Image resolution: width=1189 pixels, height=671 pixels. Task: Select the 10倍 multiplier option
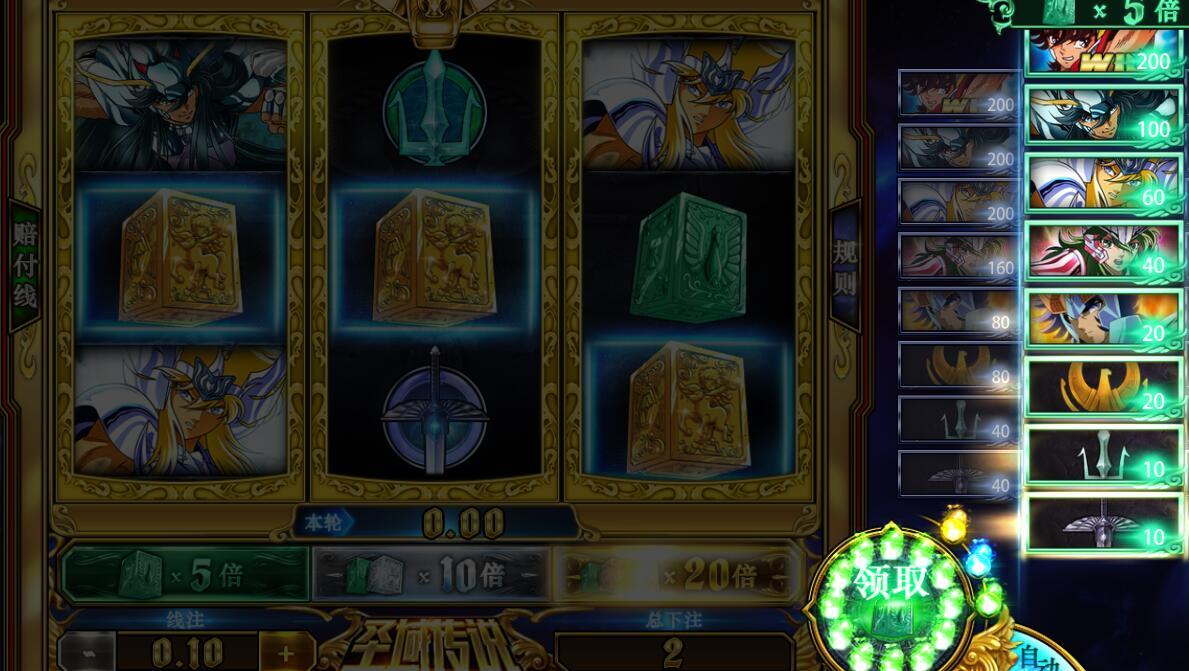tap(431, 575)
